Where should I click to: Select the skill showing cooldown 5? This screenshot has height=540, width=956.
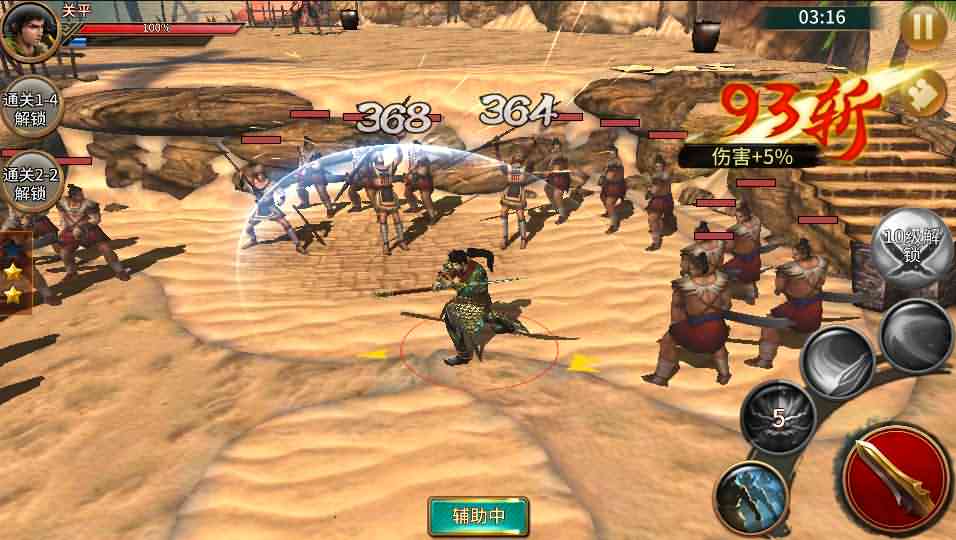pyautogui.click(x=778, y=418)
